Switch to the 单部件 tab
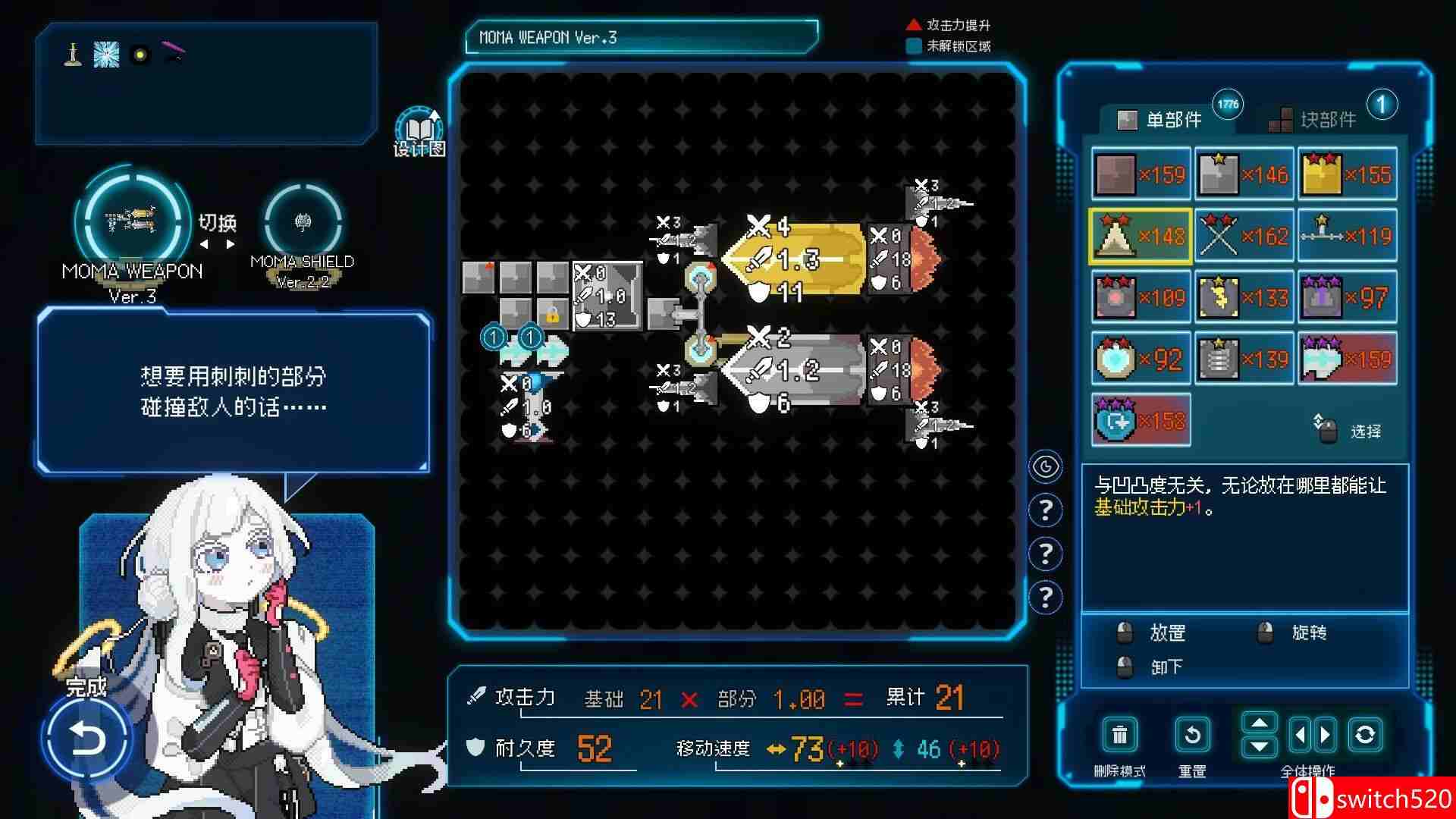Viewport: 1456px width, 819px height. (x=1169, y=119)
